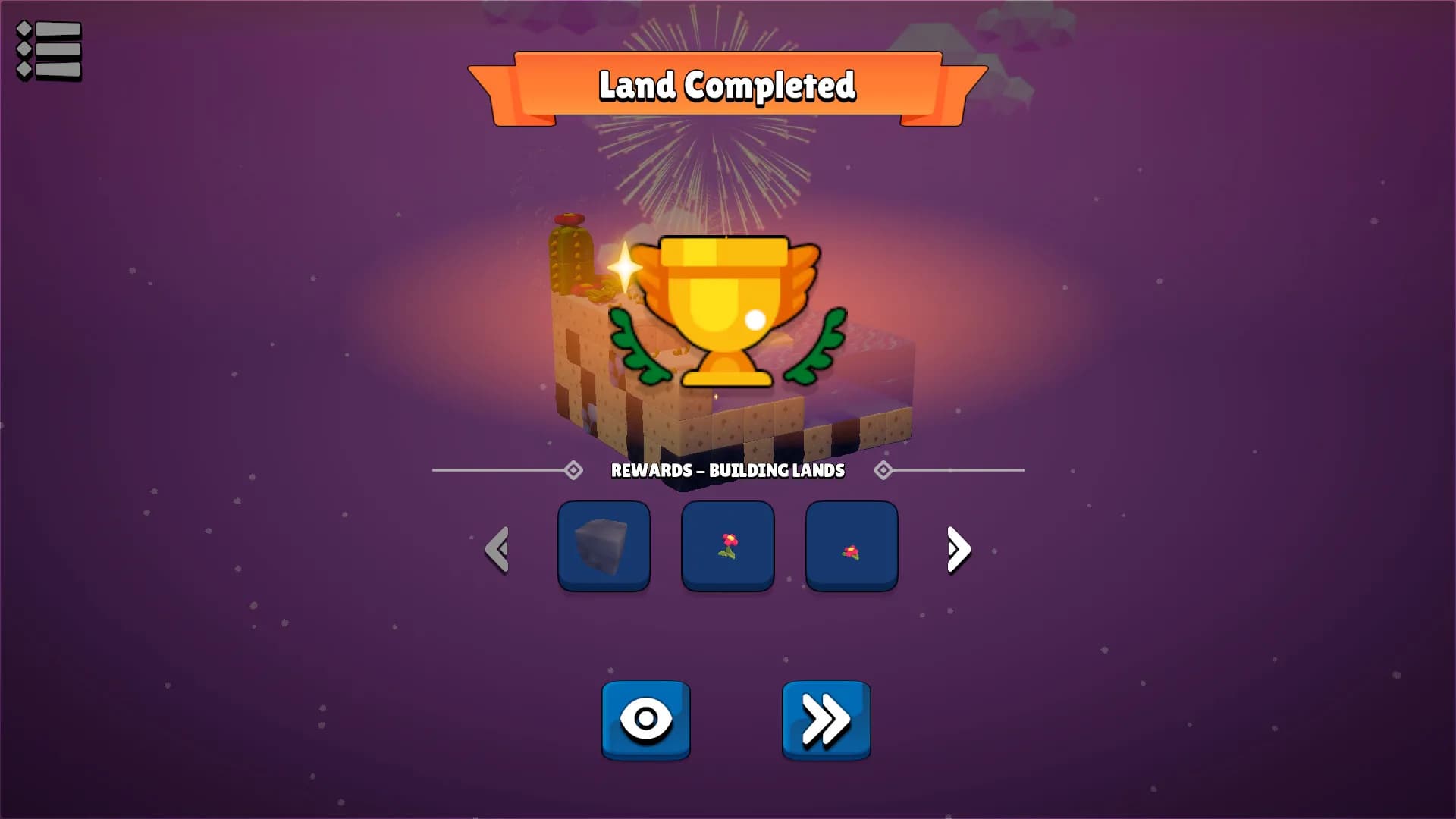Browse previous rewards with the left chevron
Screen dimensions: 1456x819
(498, 550)
